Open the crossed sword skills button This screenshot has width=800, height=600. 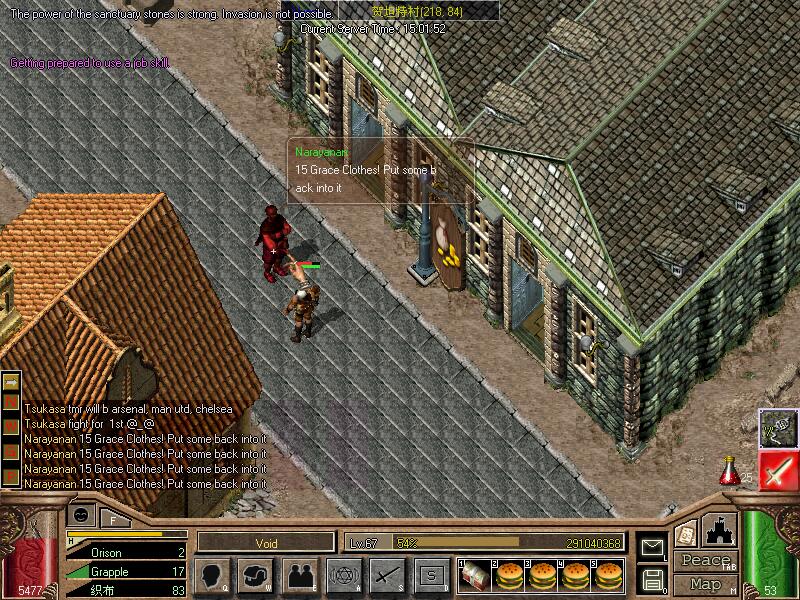click(386, 575)
